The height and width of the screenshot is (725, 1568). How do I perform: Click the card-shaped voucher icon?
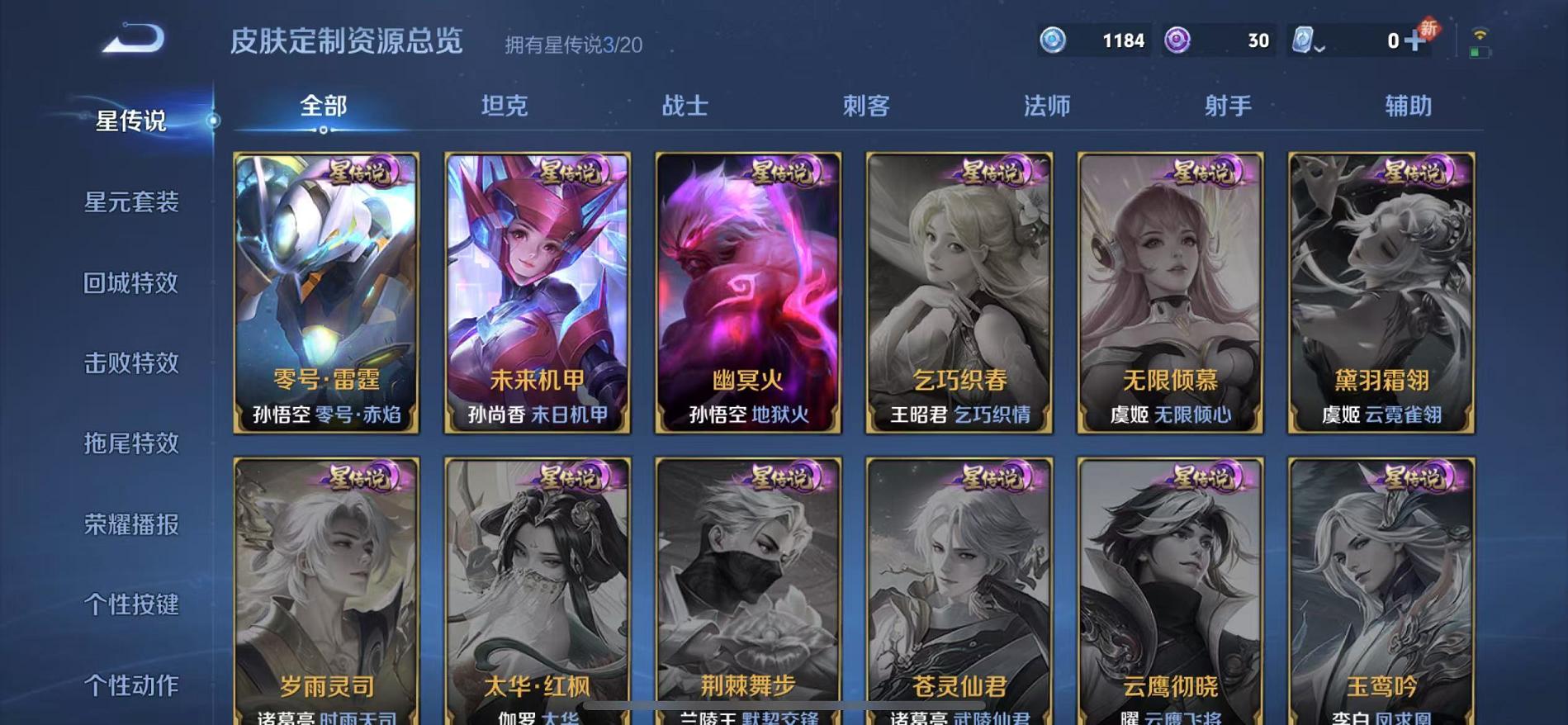pos(1302,40)
